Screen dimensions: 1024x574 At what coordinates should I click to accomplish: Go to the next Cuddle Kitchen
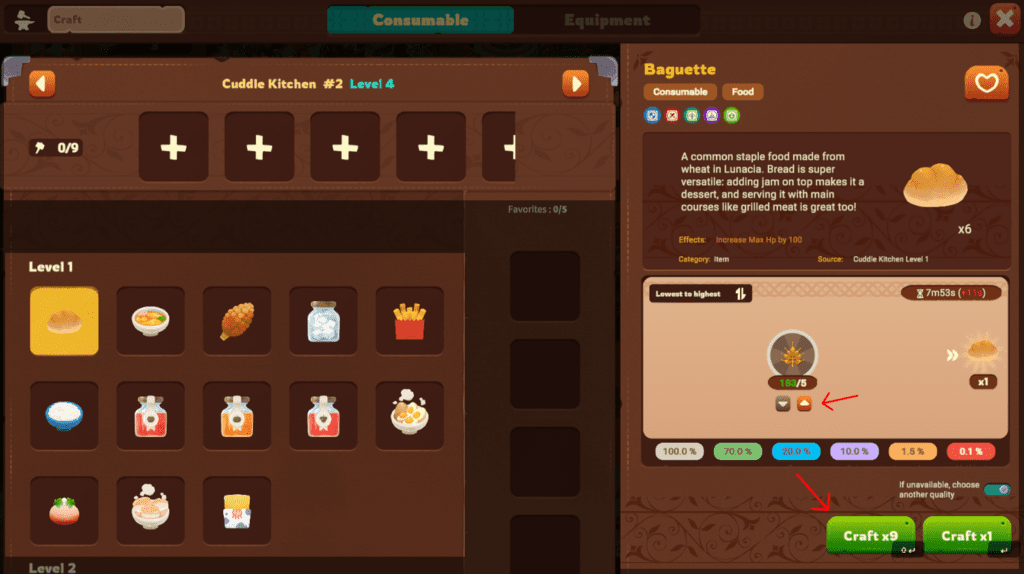(x=575, y=83)
